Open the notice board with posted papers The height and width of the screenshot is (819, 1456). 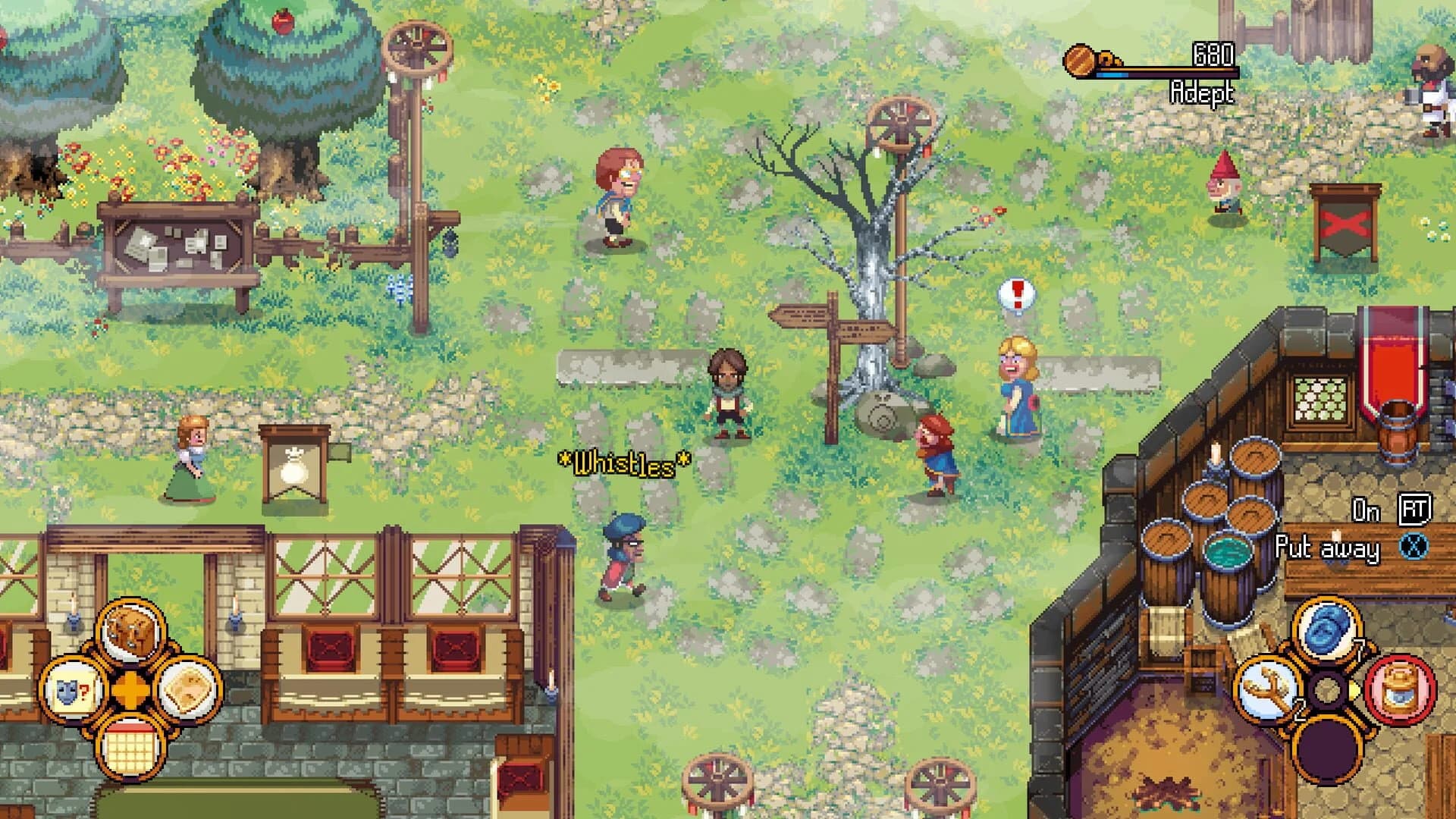(x=174, y=243)
